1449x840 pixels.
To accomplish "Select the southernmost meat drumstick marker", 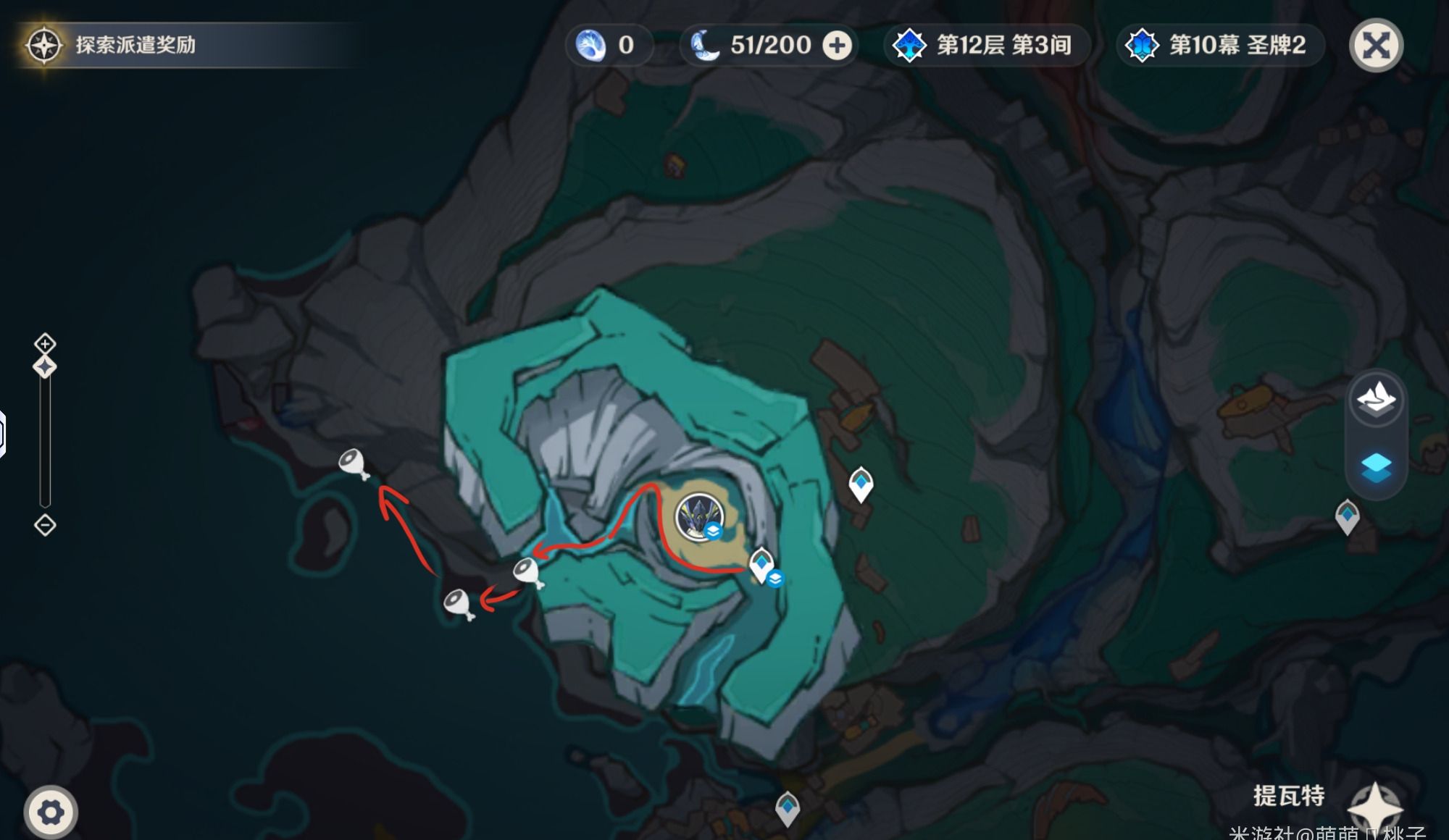I will click(459, 603).
